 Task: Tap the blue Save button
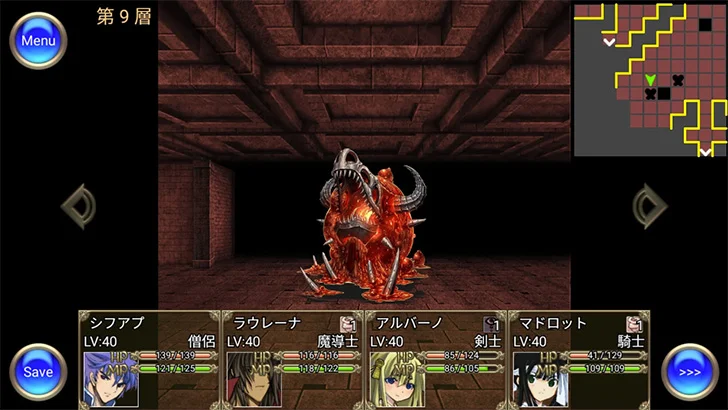[x=38, y=371]
